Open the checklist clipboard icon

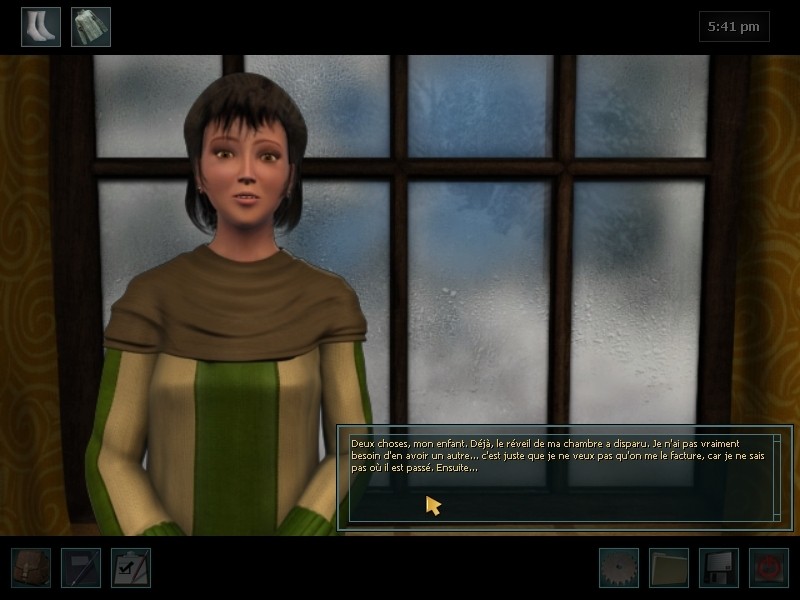(x=131, y=567)
